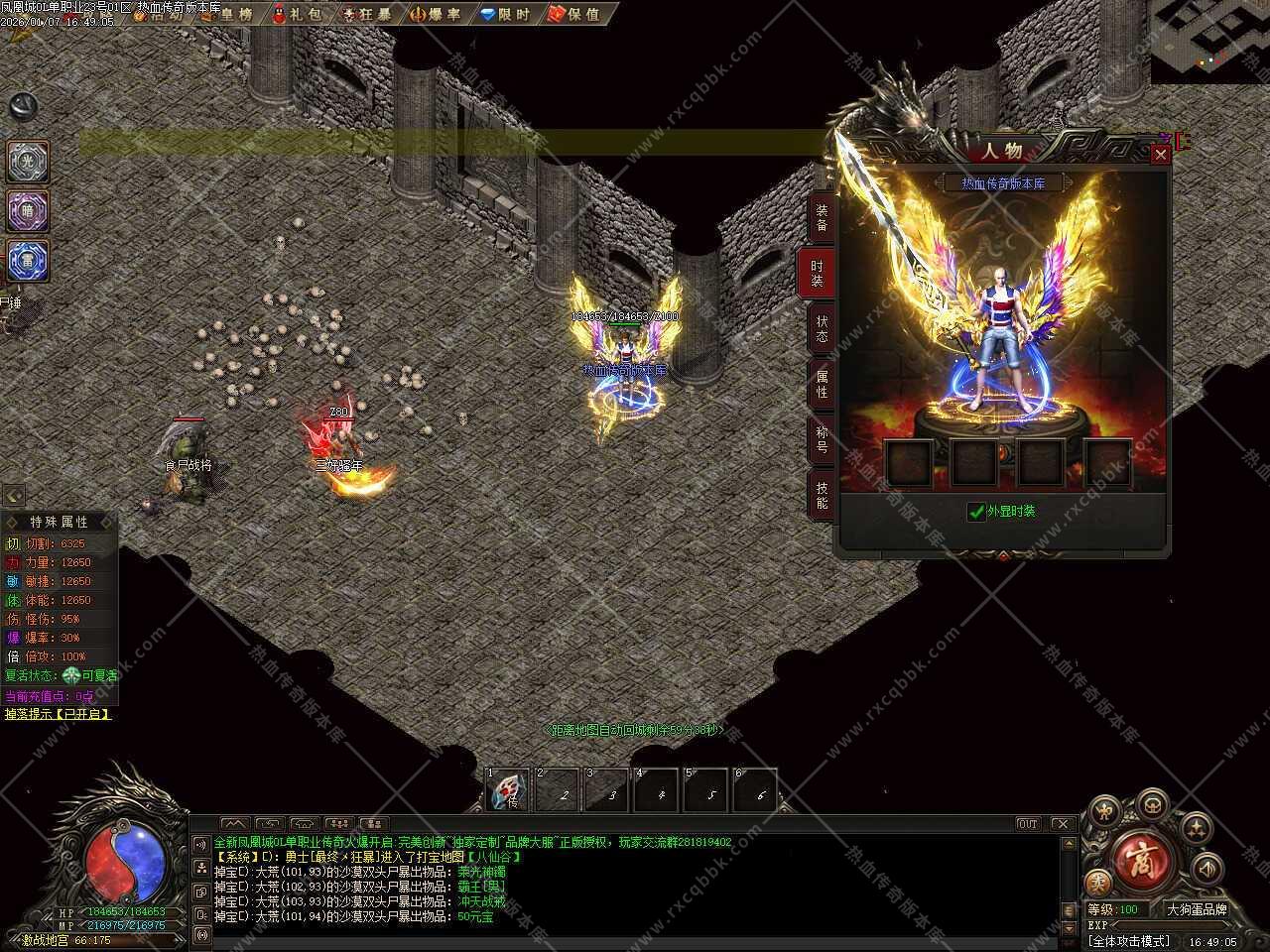Open the 礼包 gift pack menu
1270x952 pixels.
[298, 14]
